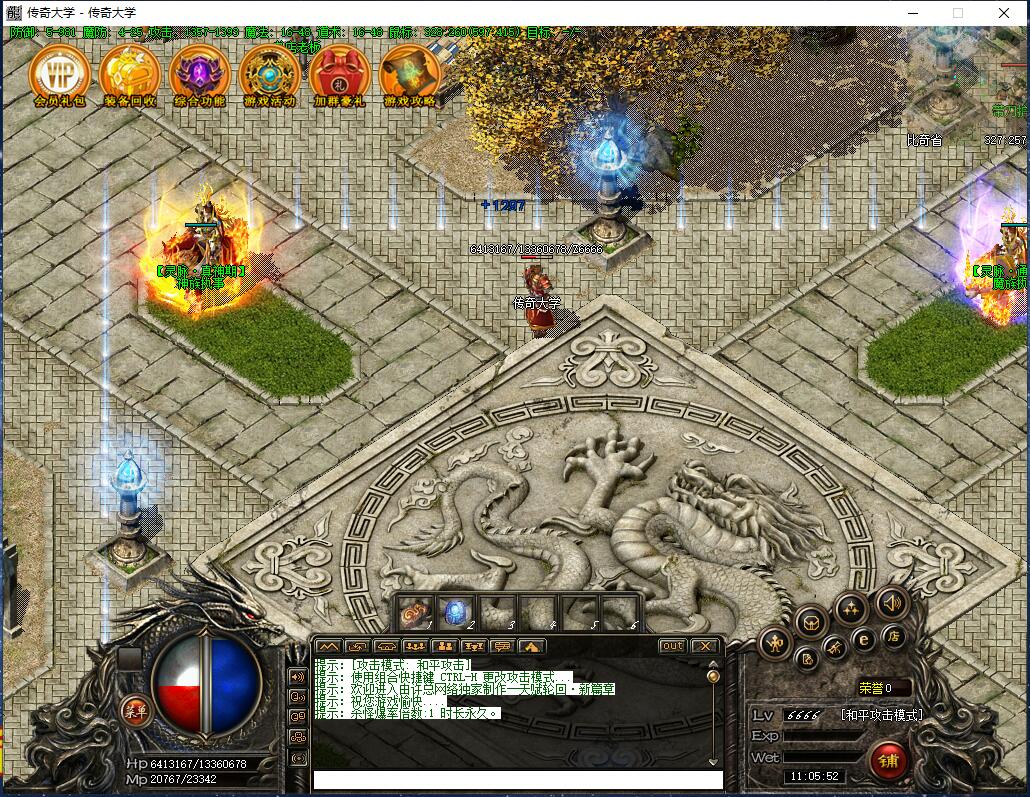Click the chat text input field
The height and width of the screenshot is (797, 1030).
[517, 779]
